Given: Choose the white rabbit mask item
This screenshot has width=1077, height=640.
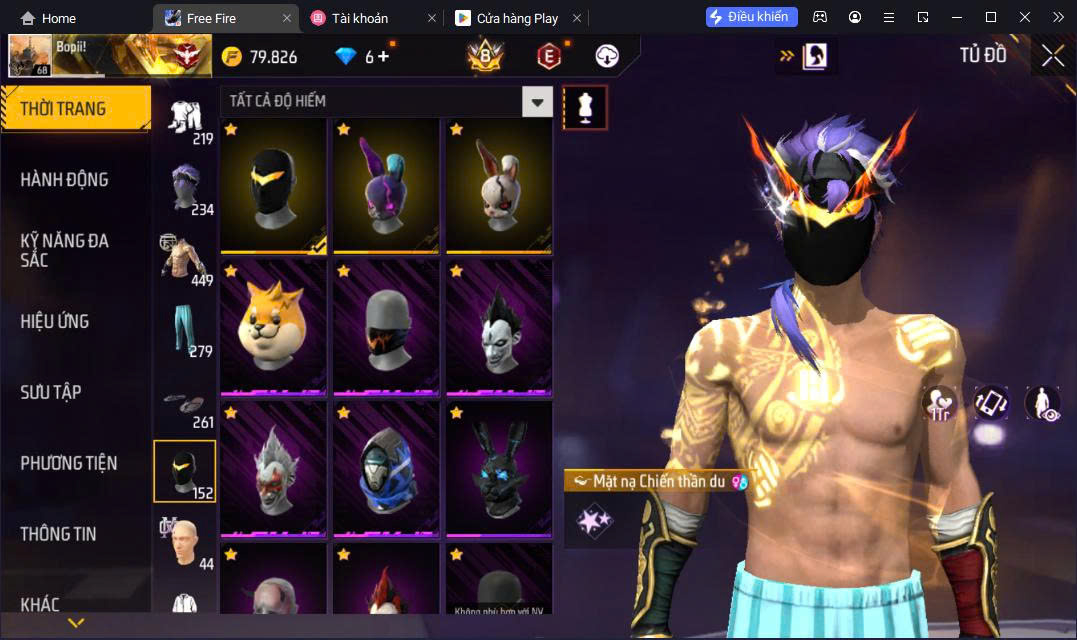Looking at the screenshot, I should coord(499,184).
